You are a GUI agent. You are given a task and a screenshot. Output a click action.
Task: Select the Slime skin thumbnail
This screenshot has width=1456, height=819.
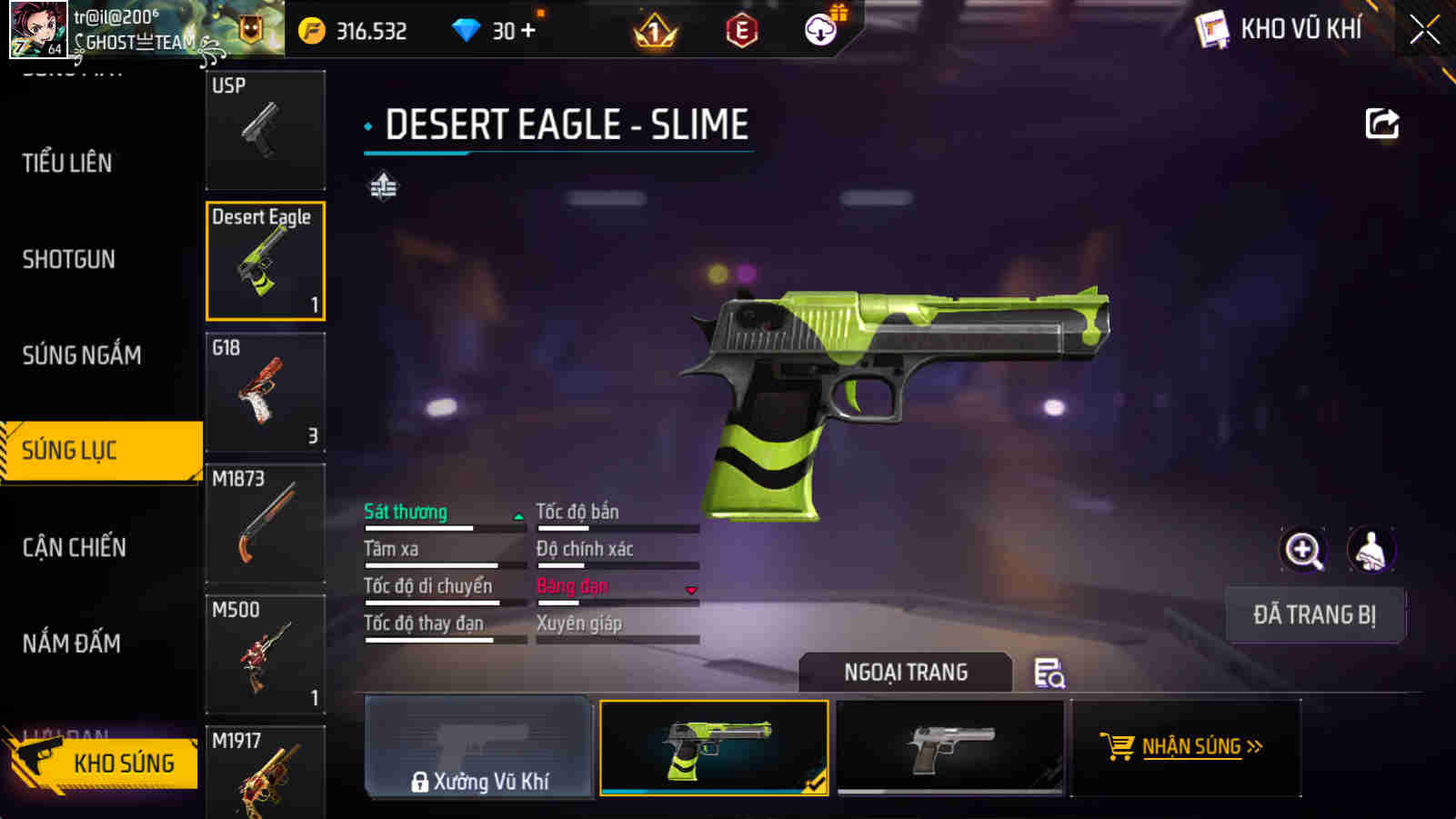tap(714, 748)
